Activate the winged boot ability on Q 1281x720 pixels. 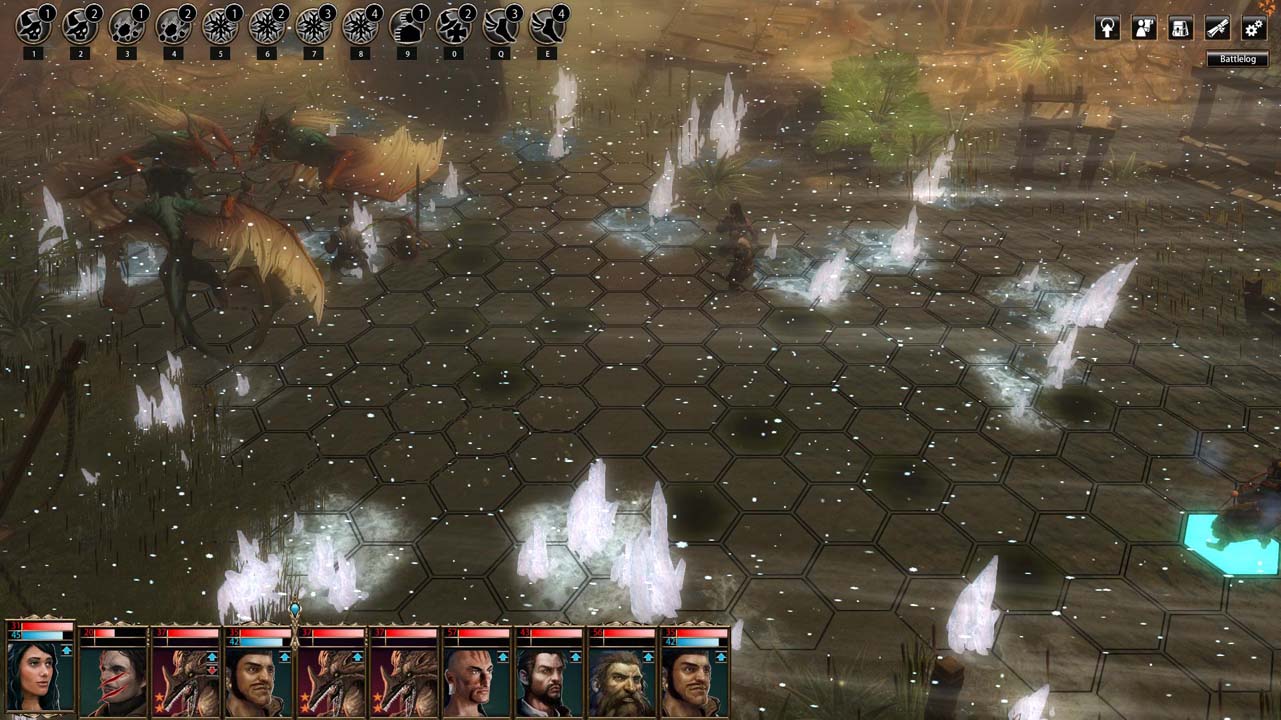[x=499, y=27]
